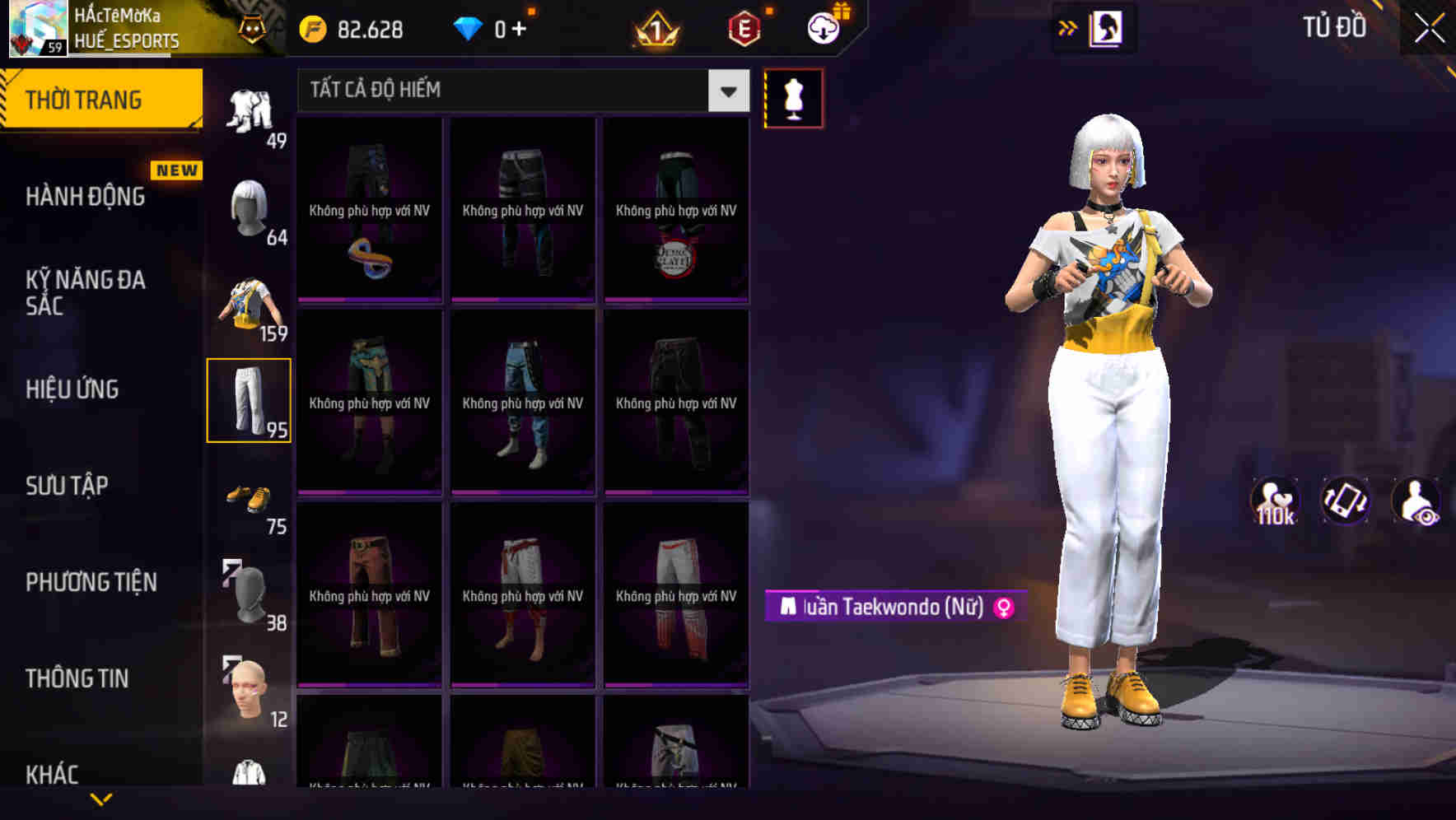The height and width of the screenshot is (820, 1456).
Task: Expand the sidebar with the double-arrow chevron
Action: (1068, 26)
